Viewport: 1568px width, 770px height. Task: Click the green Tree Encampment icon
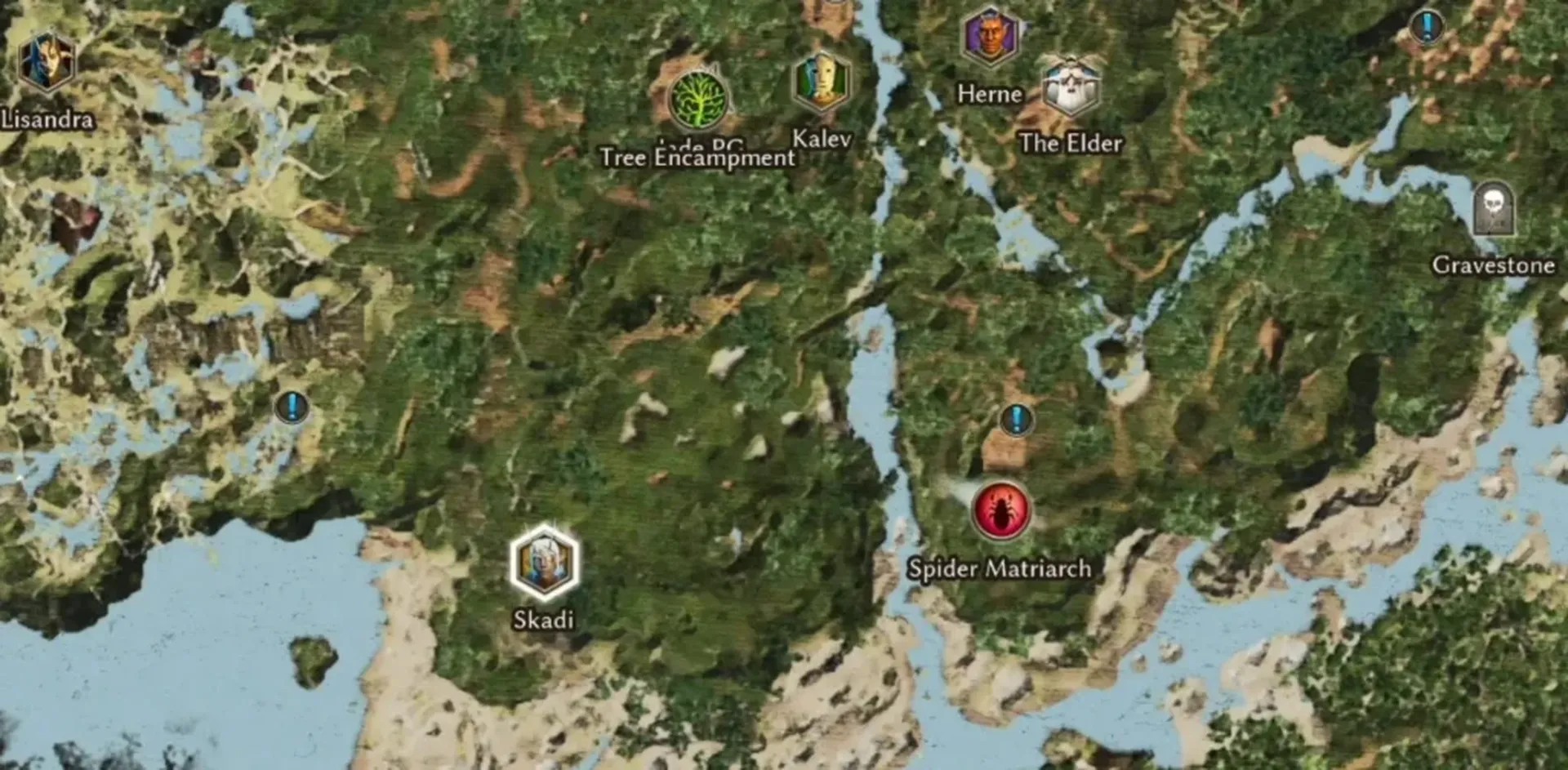pos(698,100)
